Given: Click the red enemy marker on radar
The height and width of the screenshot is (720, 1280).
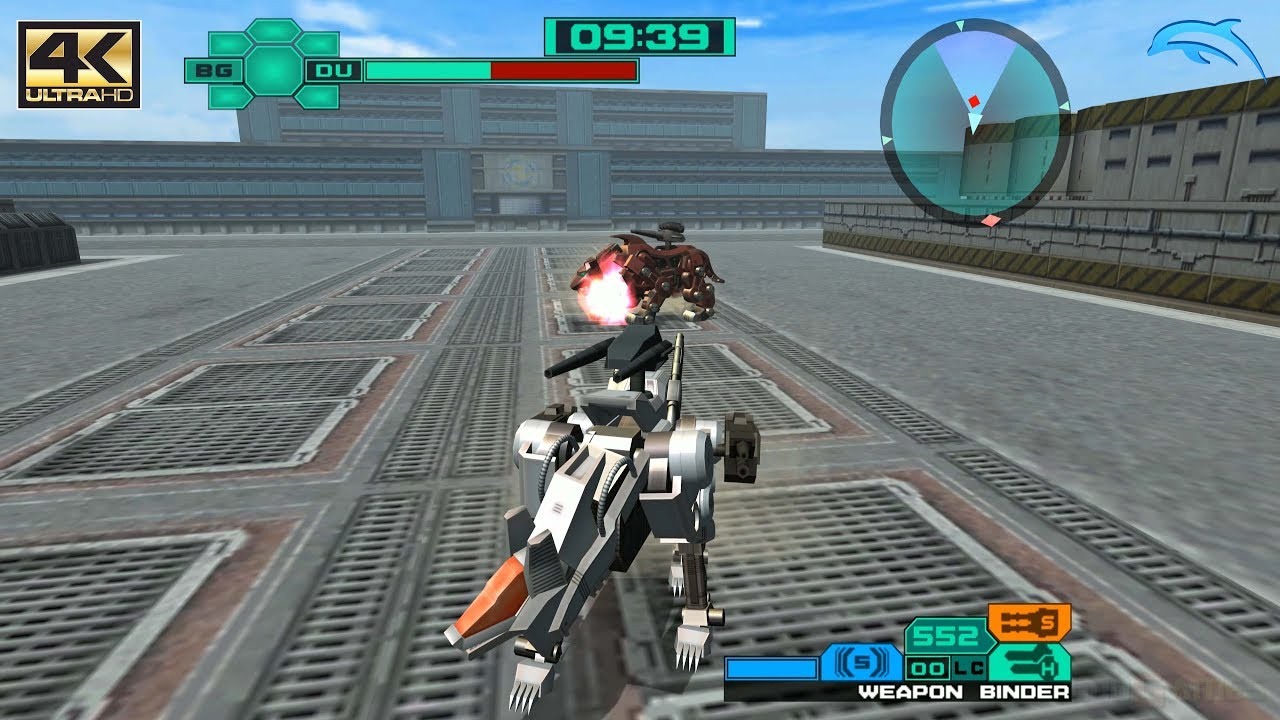Looking at the screenshot, I should [973, 101].
